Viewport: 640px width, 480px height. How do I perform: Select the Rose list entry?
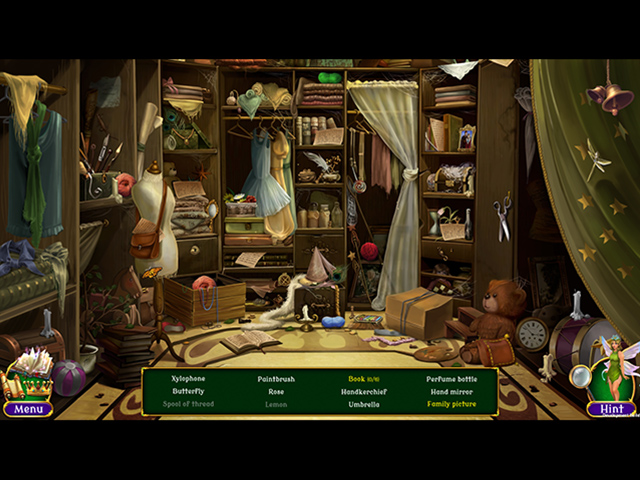(x=276, y=392)
